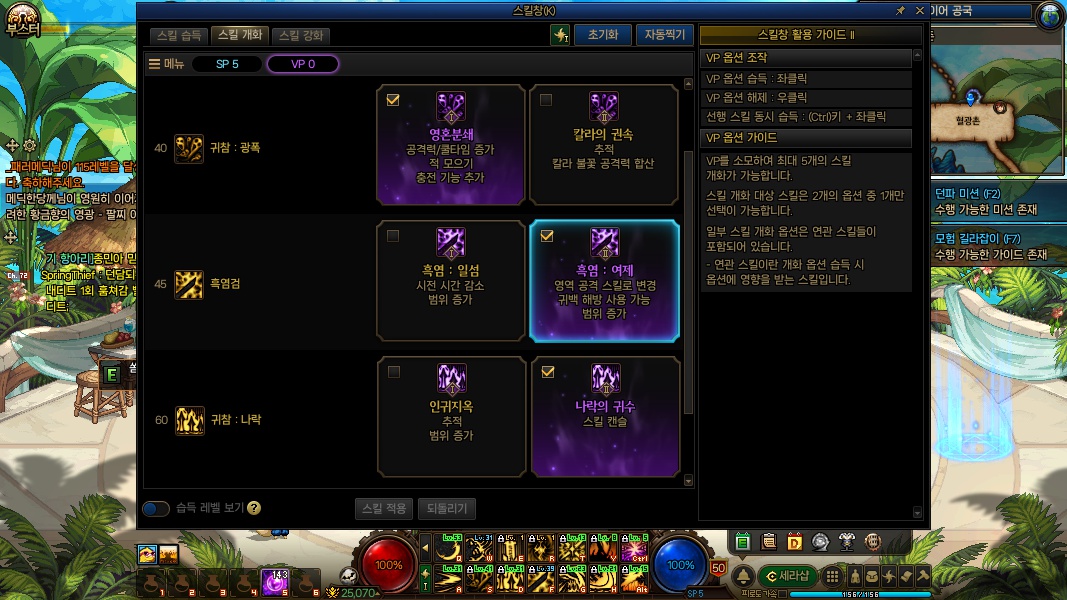The width and height of the screenshot is (1067, 600).
Task: Select the 흑염 : 여제 option card
Action: 604,281
